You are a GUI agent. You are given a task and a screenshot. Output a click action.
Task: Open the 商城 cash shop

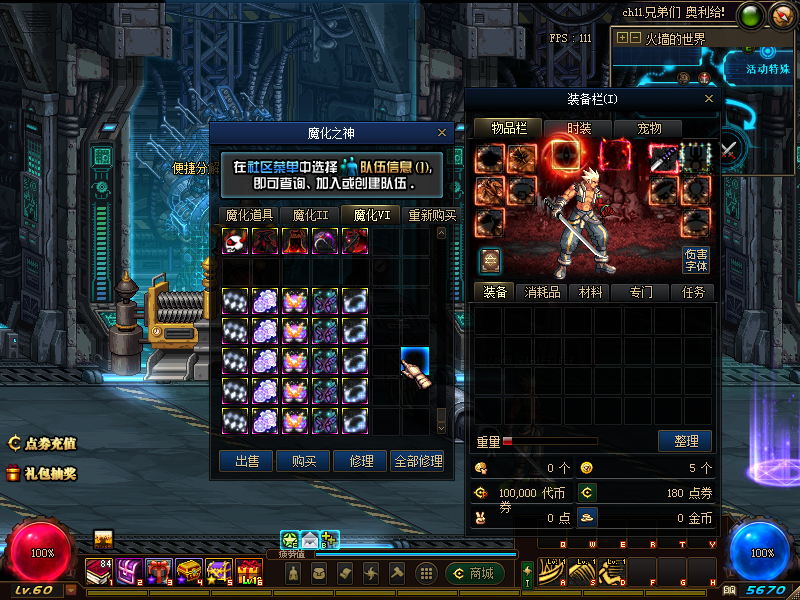474,573
